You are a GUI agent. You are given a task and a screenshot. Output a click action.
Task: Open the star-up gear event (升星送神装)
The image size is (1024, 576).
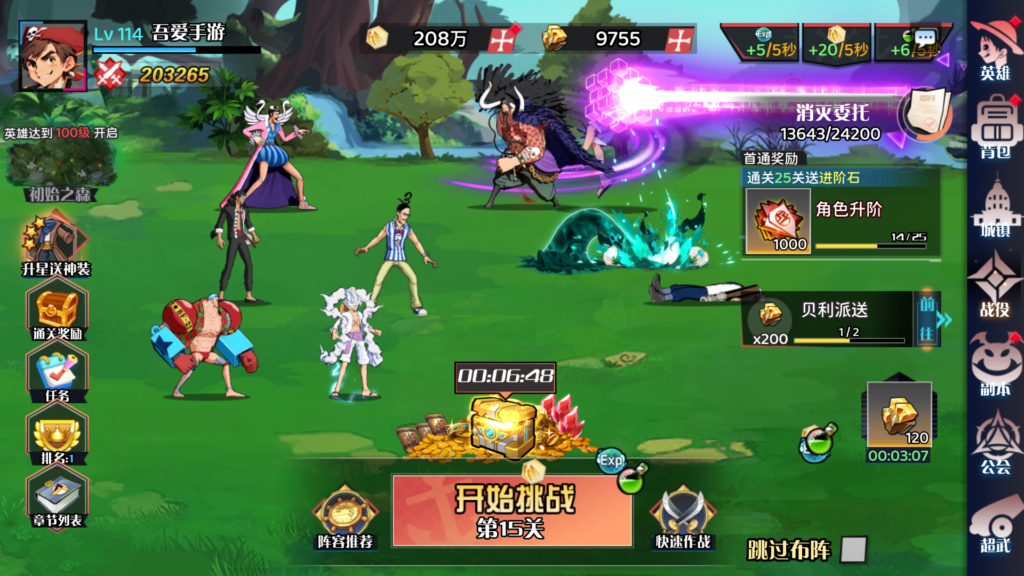click(x=57, y=247)
